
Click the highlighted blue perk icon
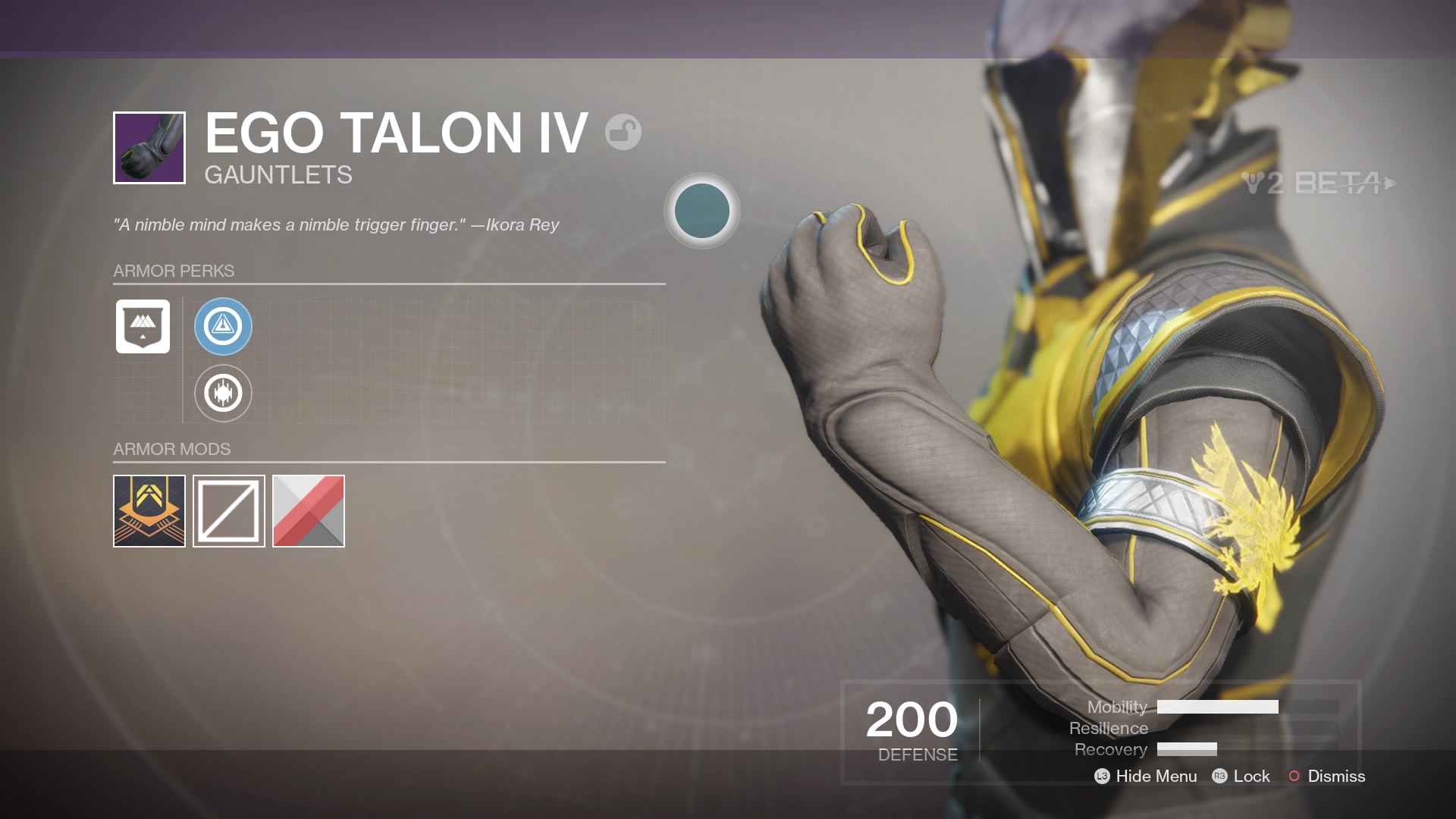[223, 327]
